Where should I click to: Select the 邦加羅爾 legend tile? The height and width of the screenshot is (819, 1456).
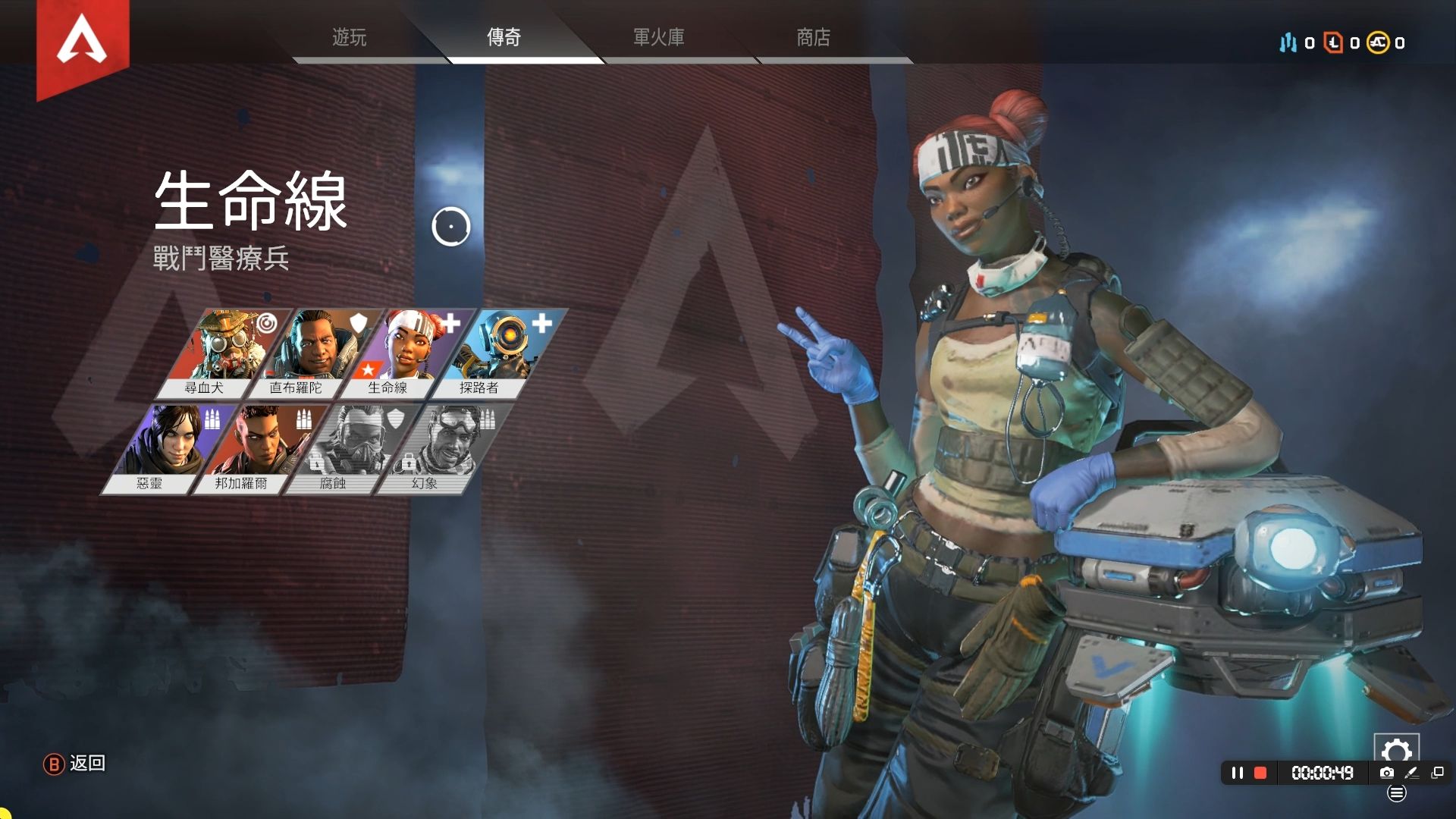[x=253, y=448]
